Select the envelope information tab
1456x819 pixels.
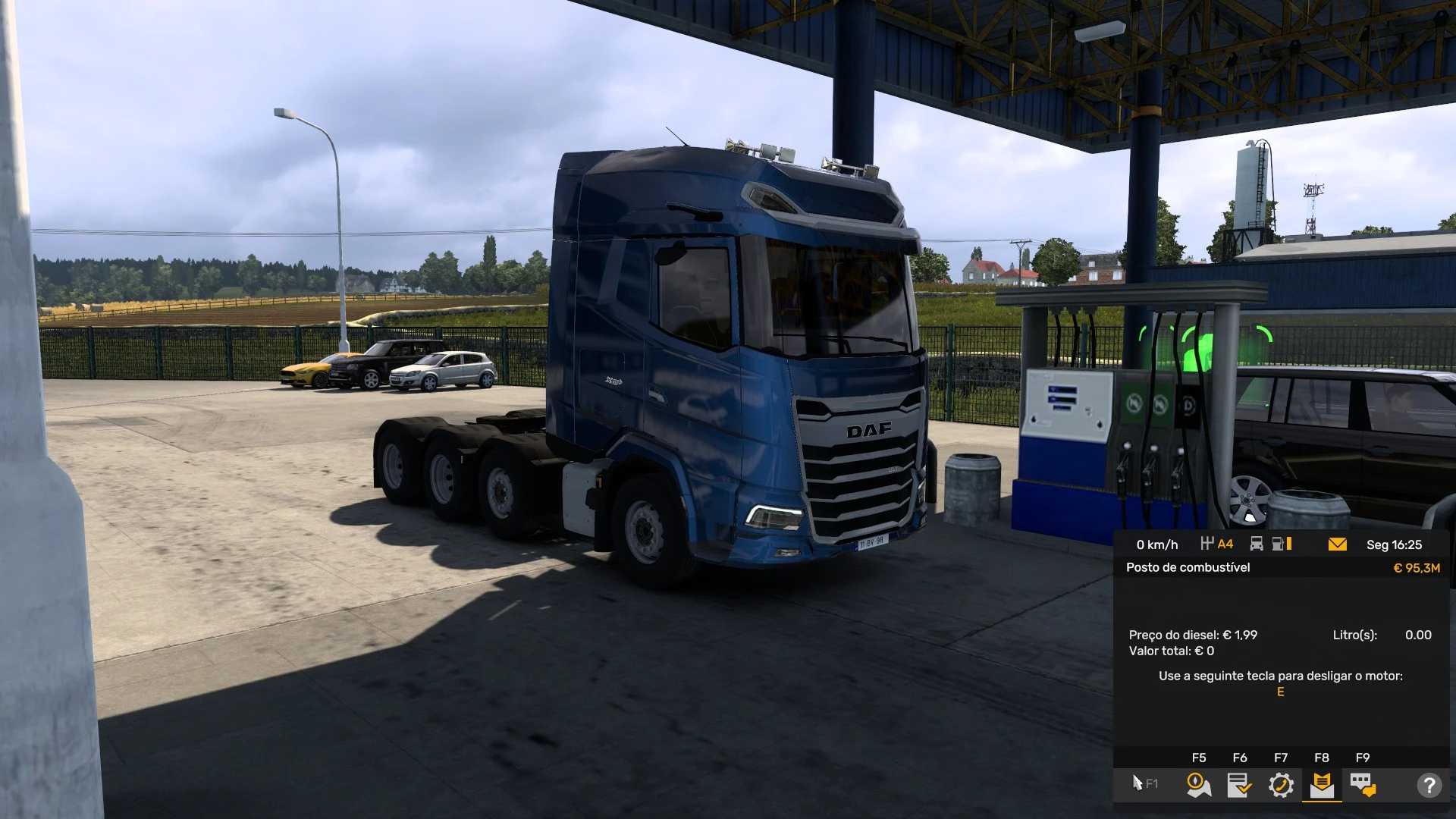click(x=1322, y=785)
